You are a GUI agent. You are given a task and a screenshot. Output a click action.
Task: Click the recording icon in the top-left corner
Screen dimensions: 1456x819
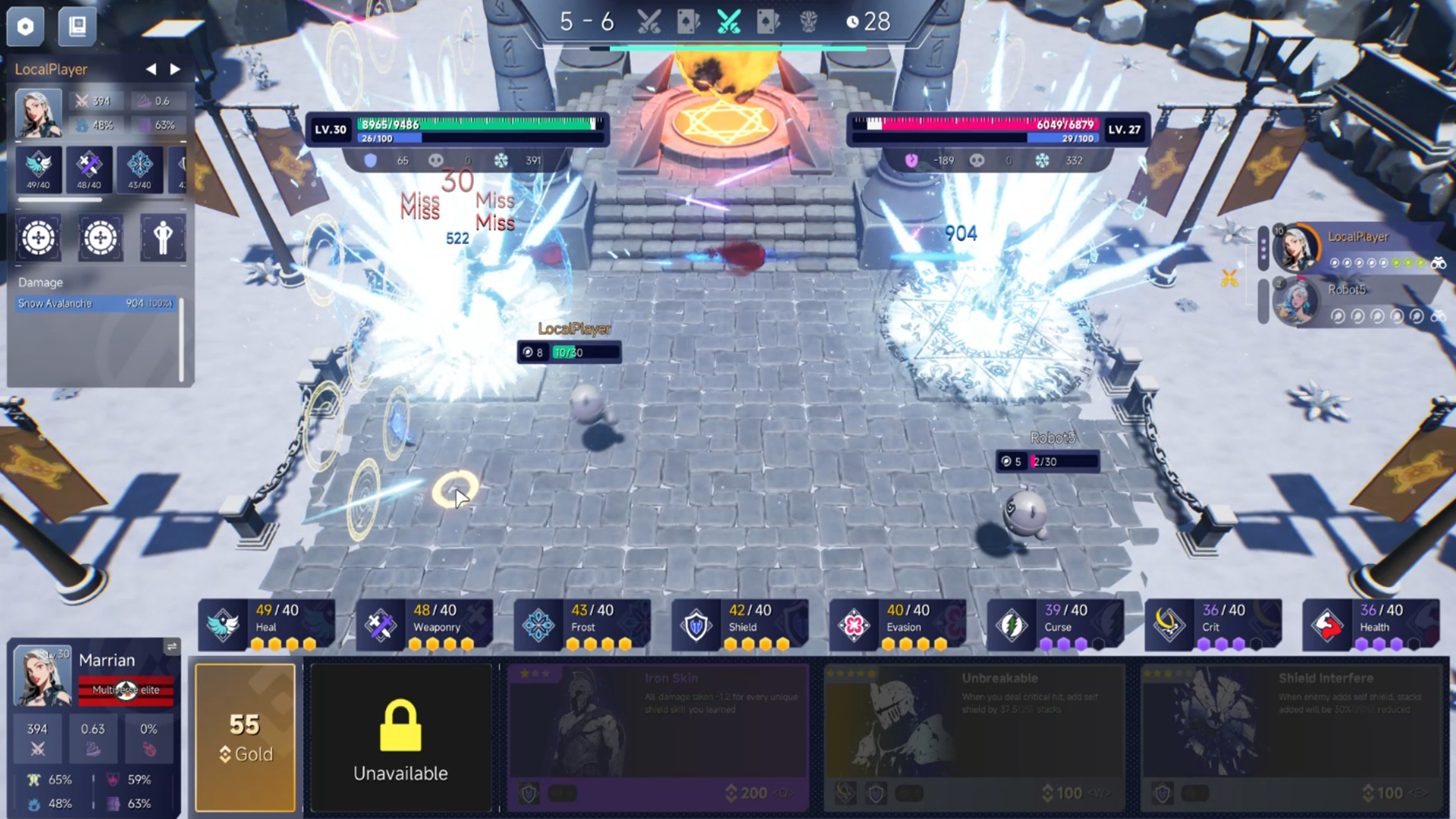25,27
